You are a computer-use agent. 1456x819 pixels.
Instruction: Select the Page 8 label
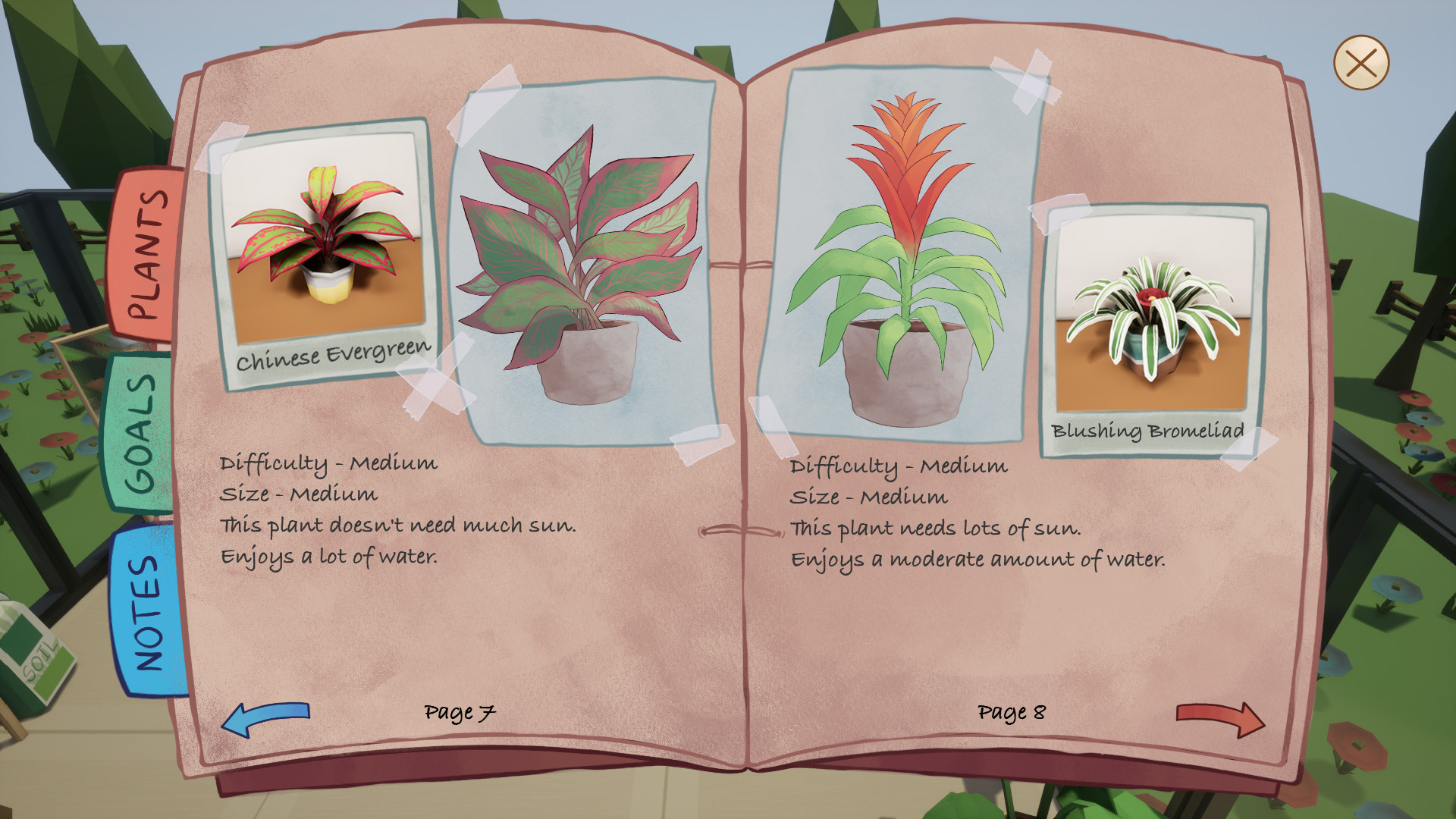pyautogui.click(x=1012, y=713)
